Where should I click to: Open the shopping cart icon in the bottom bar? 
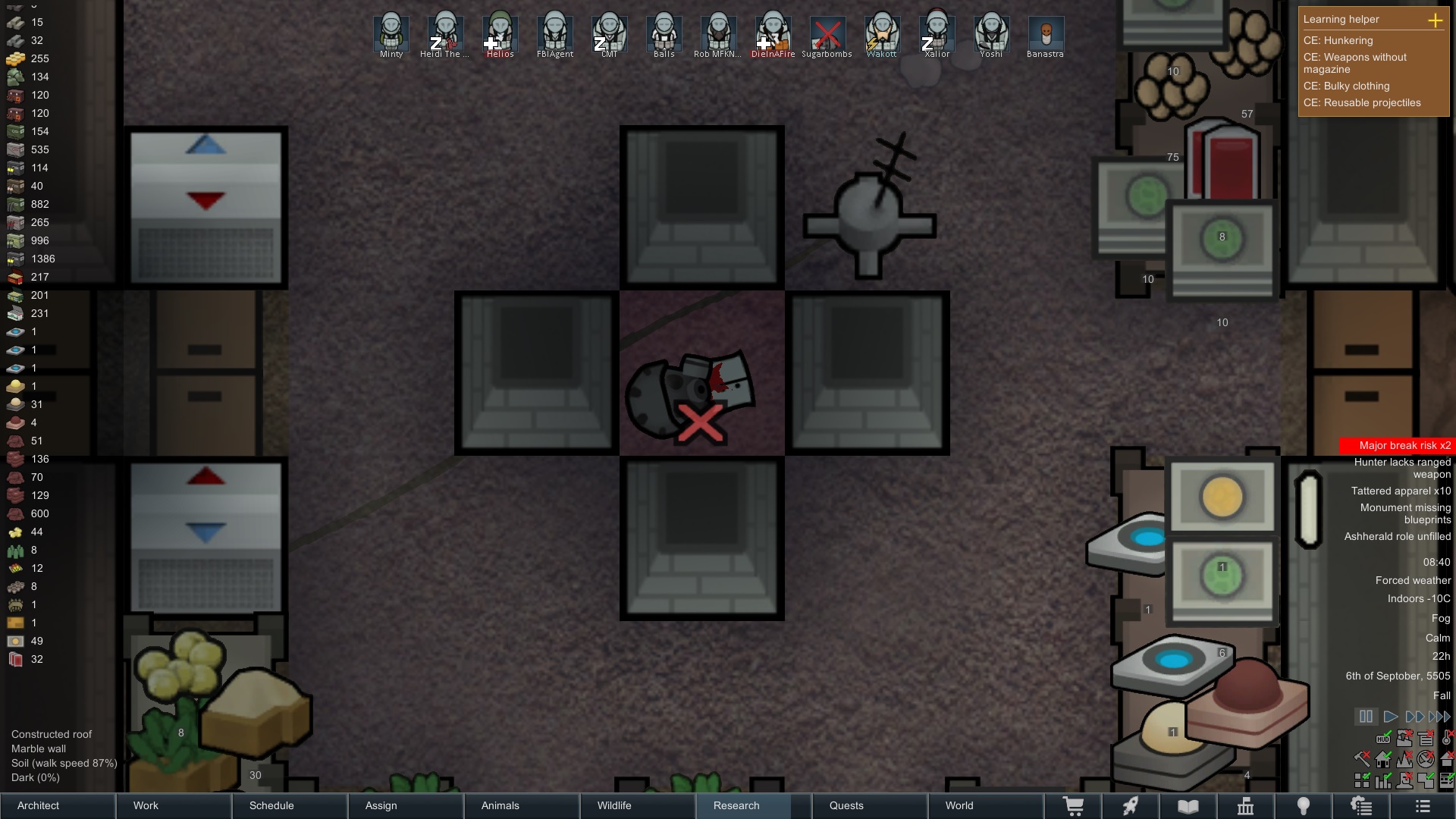1074,806
